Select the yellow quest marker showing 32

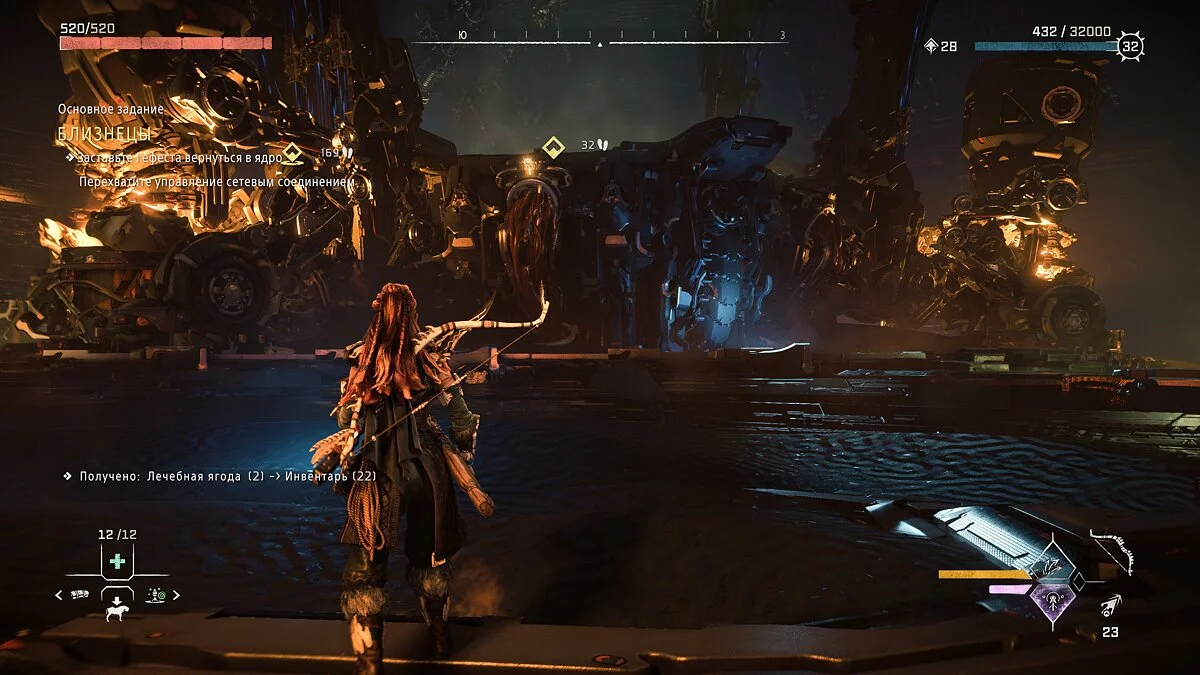click(x=552, y=147)
